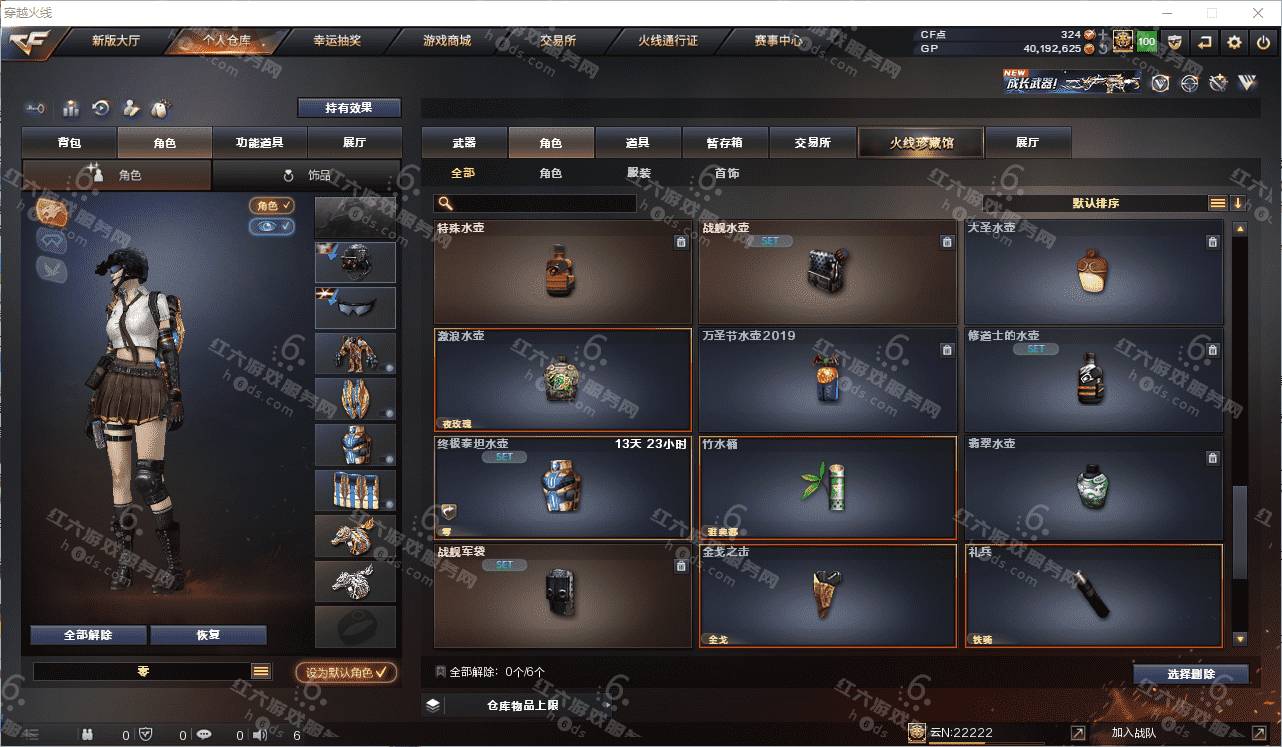
Task: Switch to the 武器 warehouse tab
Action: click(x=464, y=143)
